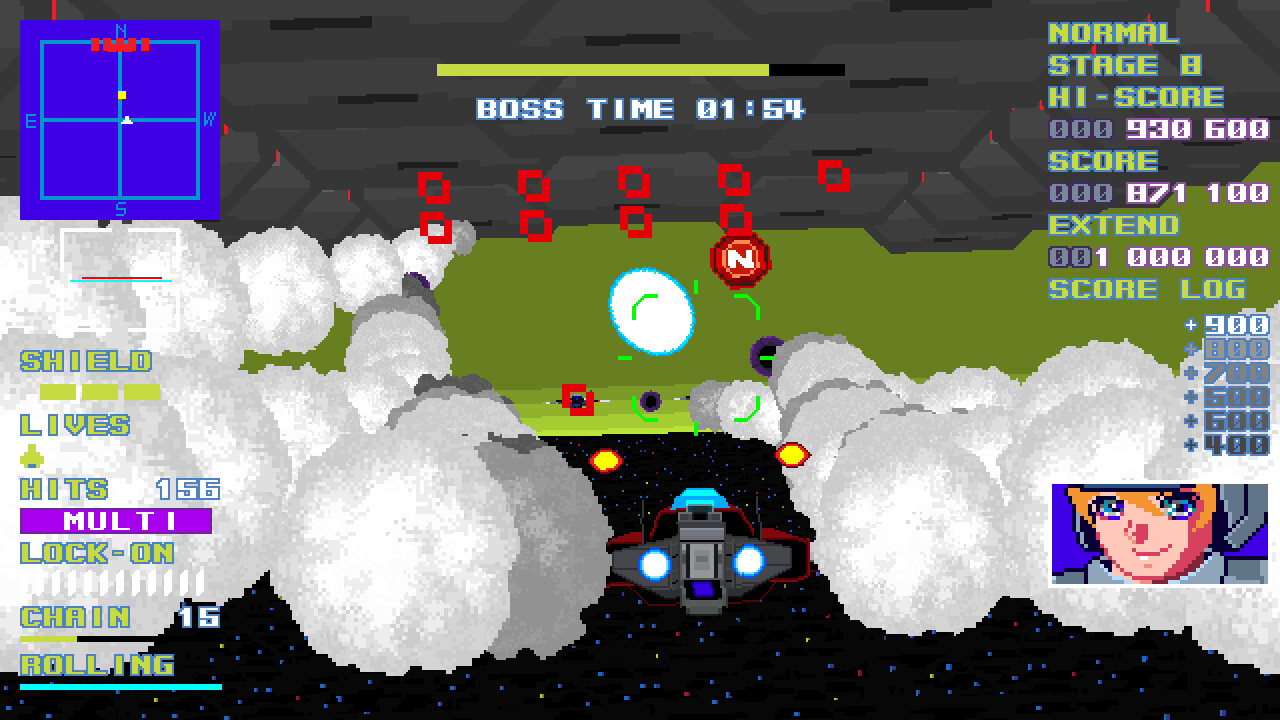This screenshot has width=1280, height=720.
Task: Click the yellow enemy bullet orb
Action: point(605,462)
